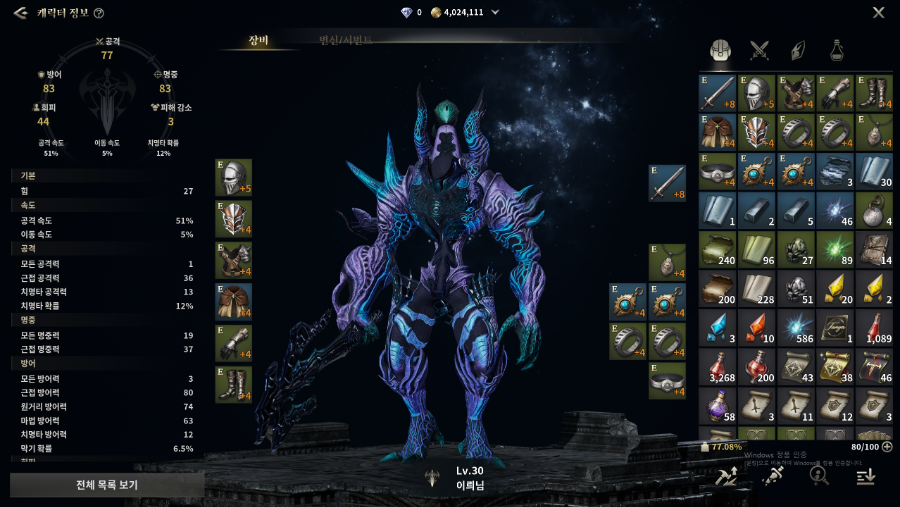
Task: Expand inventory capacity with the plus button
Action: (887, 447)
